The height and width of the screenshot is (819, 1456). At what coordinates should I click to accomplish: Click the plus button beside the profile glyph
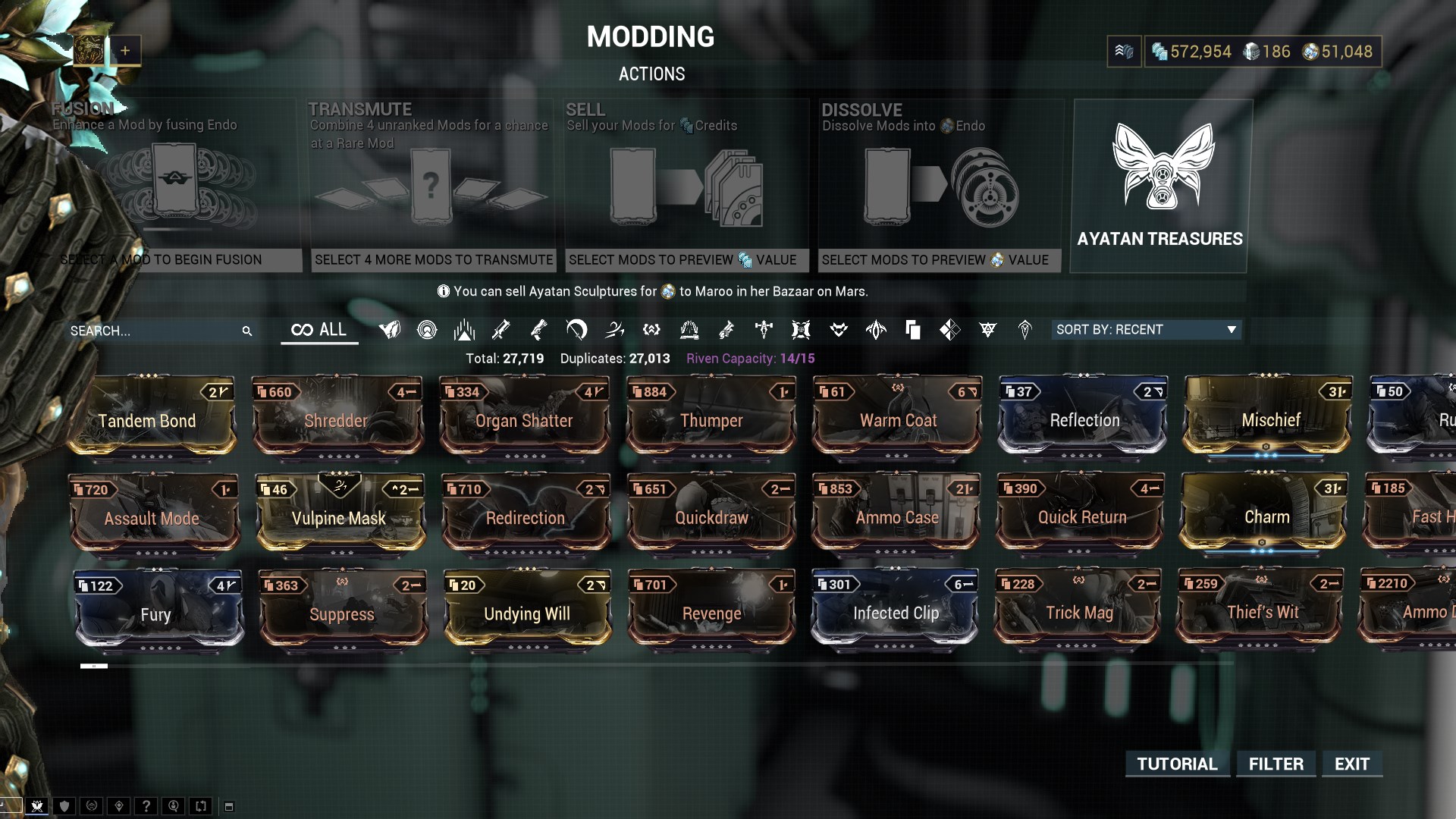coord(125,51)
